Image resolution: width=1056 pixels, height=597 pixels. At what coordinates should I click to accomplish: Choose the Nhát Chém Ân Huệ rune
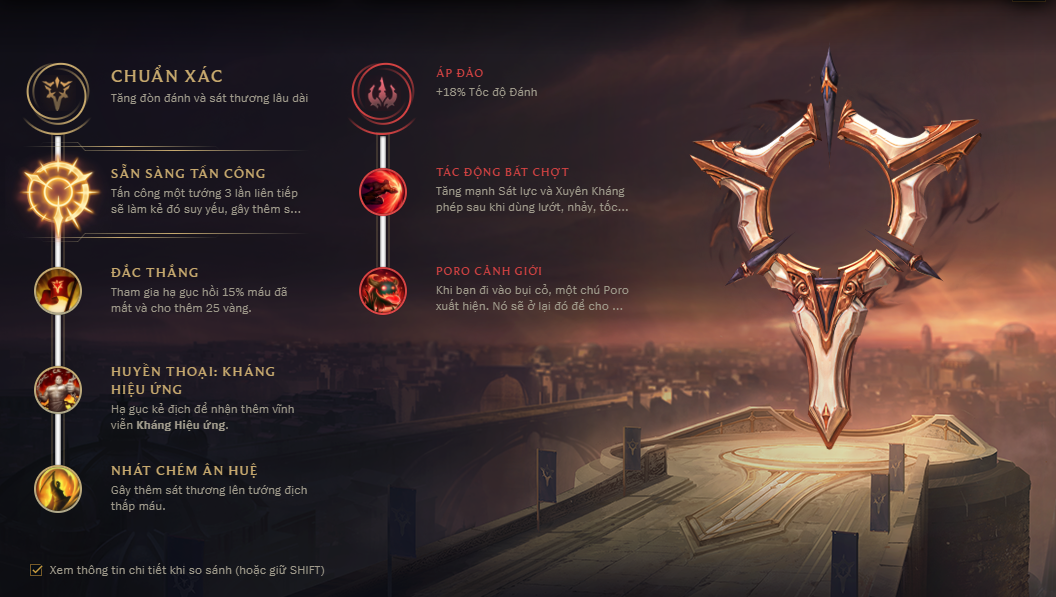click(x=59, y=488)
